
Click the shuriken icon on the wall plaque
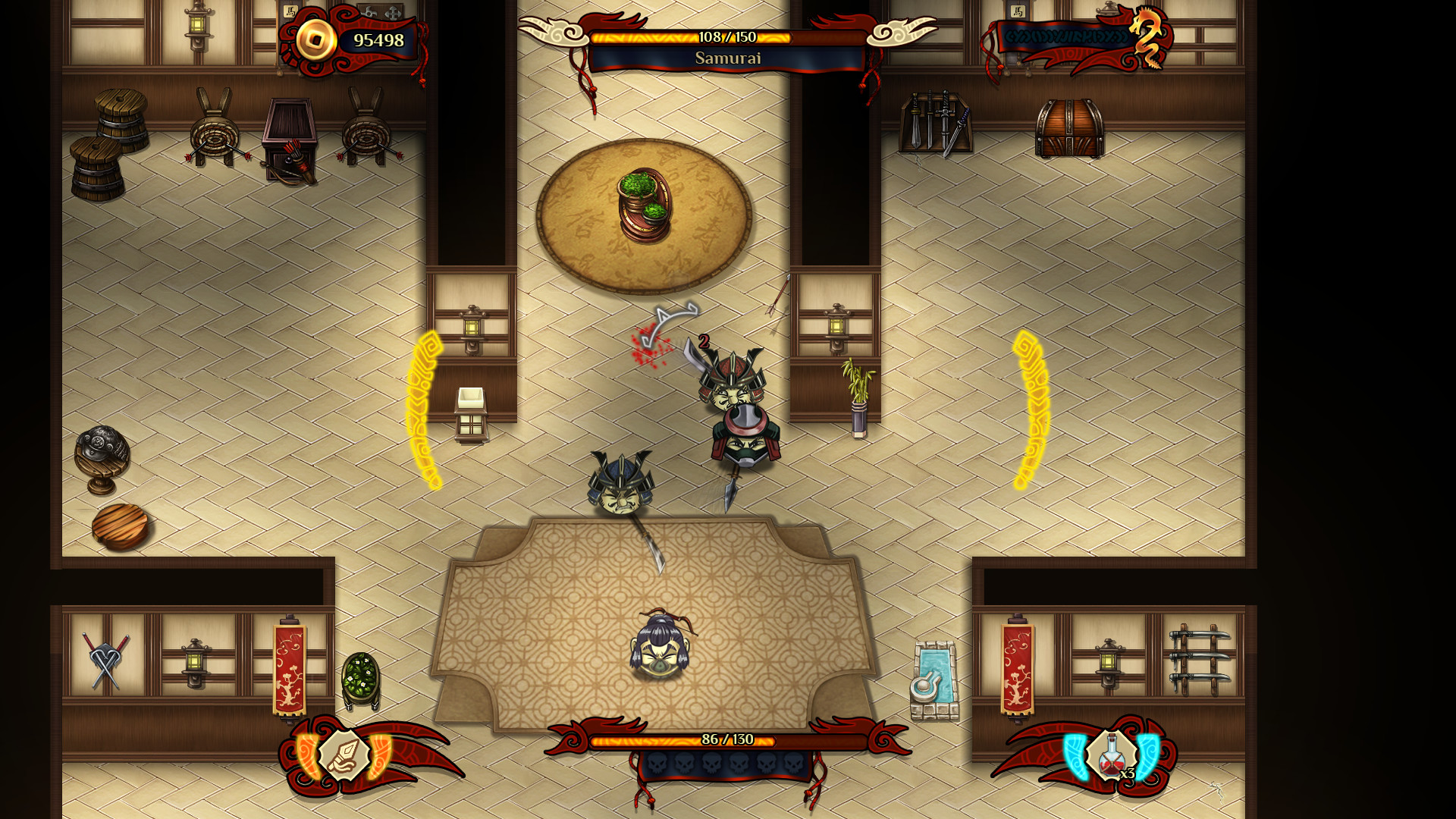(x=369, y=11)
